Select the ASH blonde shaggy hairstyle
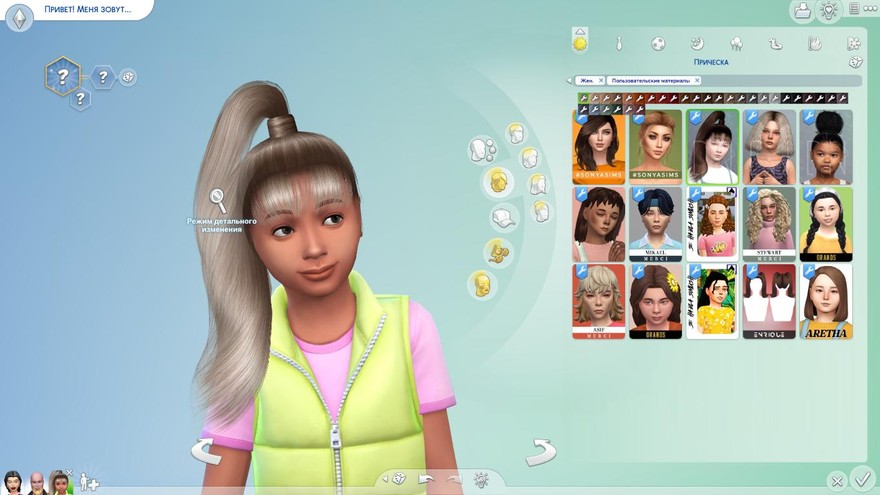 599,301
